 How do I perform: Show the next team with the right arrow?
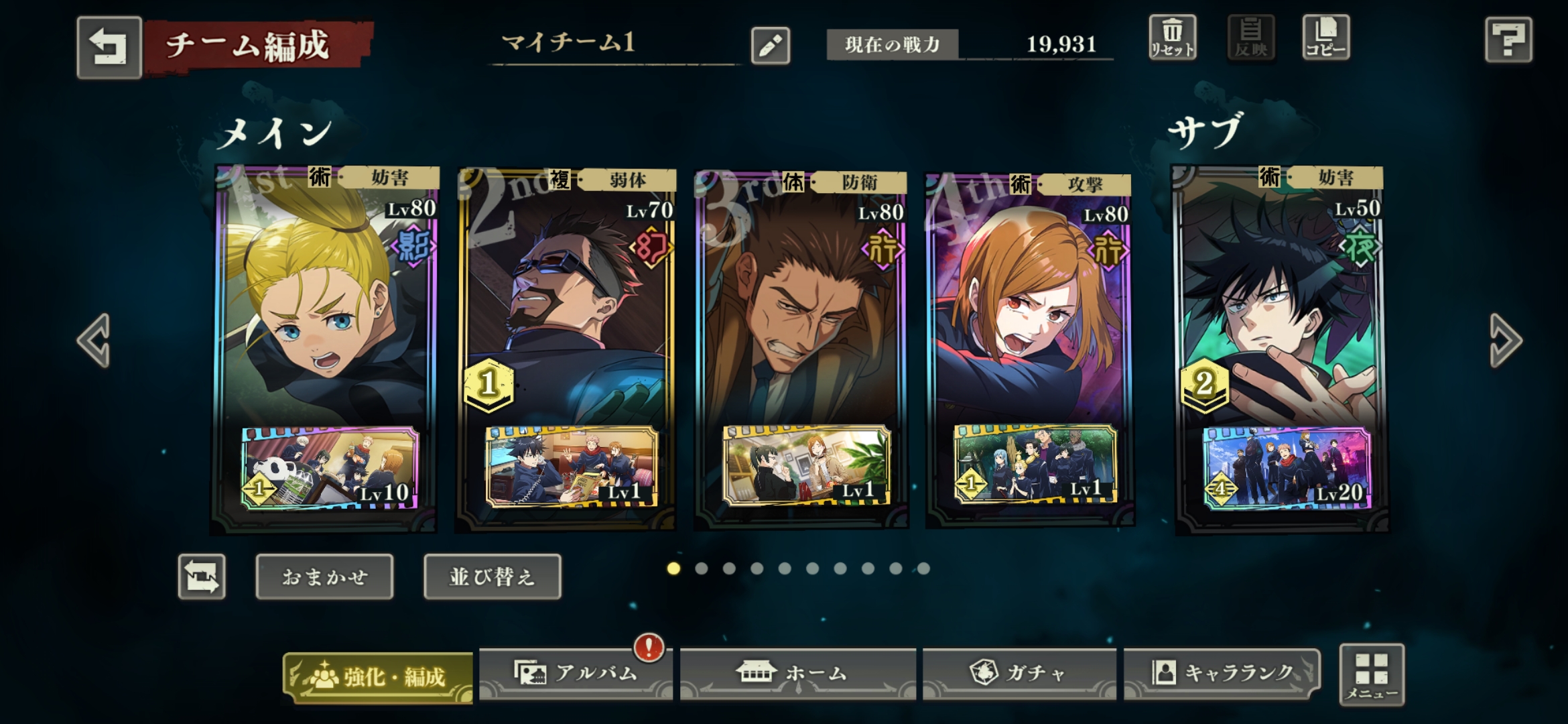[1505, 340]
